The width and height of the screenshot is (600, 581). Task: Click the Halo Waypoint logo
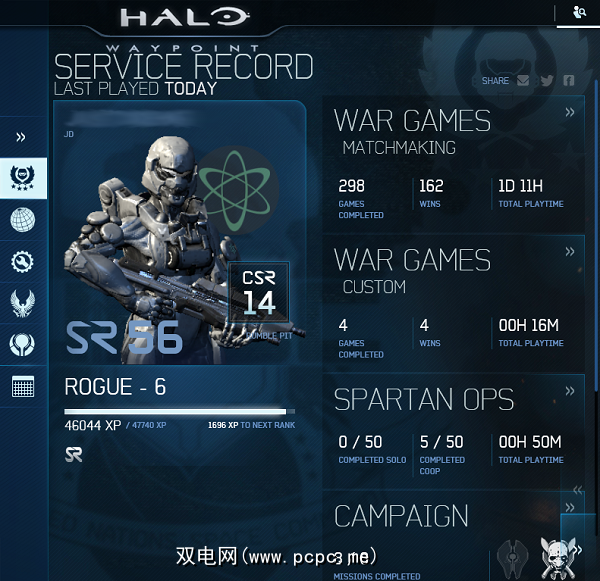pos(184,18)
